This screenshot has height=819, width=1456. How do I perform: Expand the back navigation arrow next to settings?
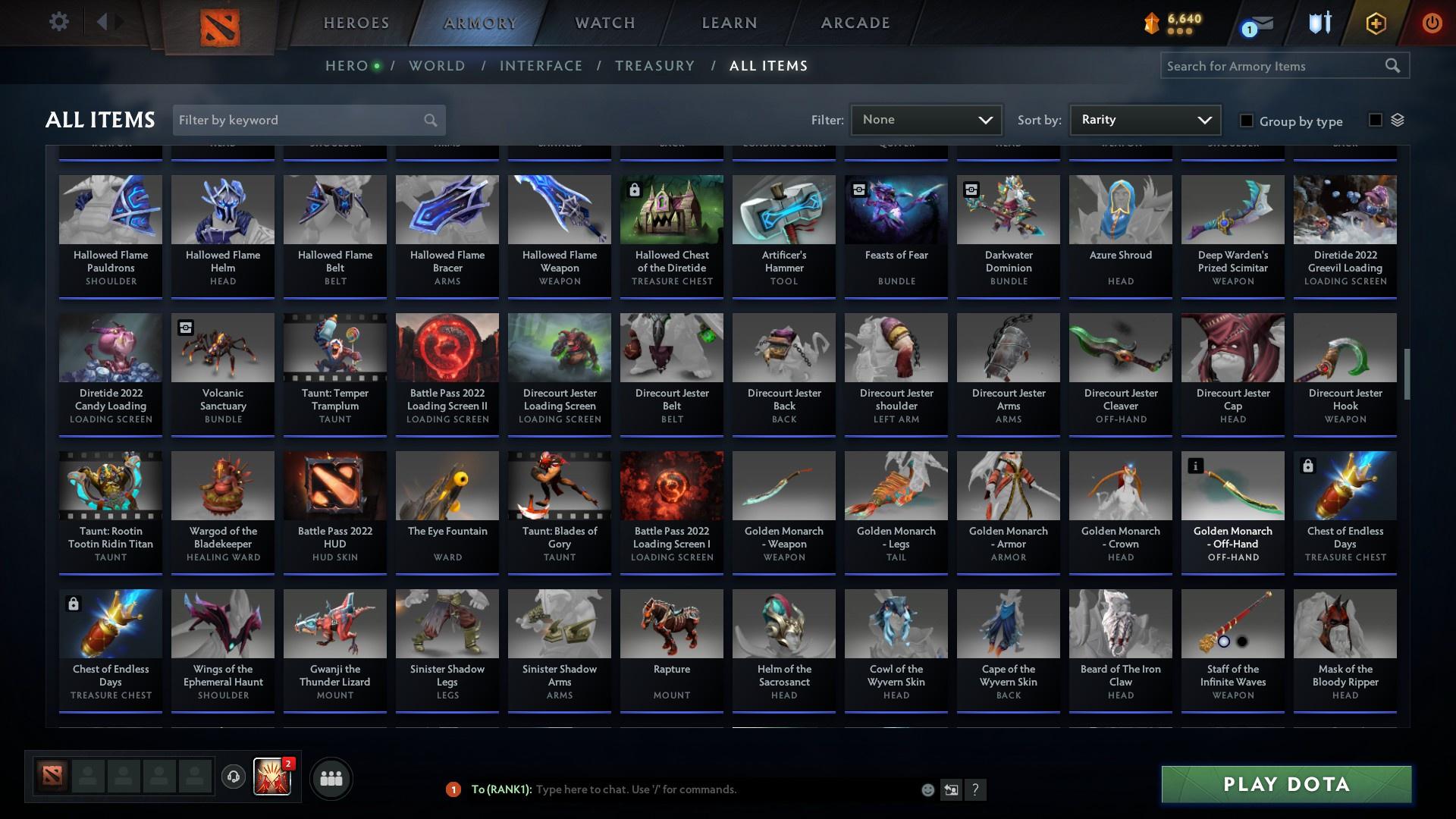pyautogui.click(x=103, y=21)
